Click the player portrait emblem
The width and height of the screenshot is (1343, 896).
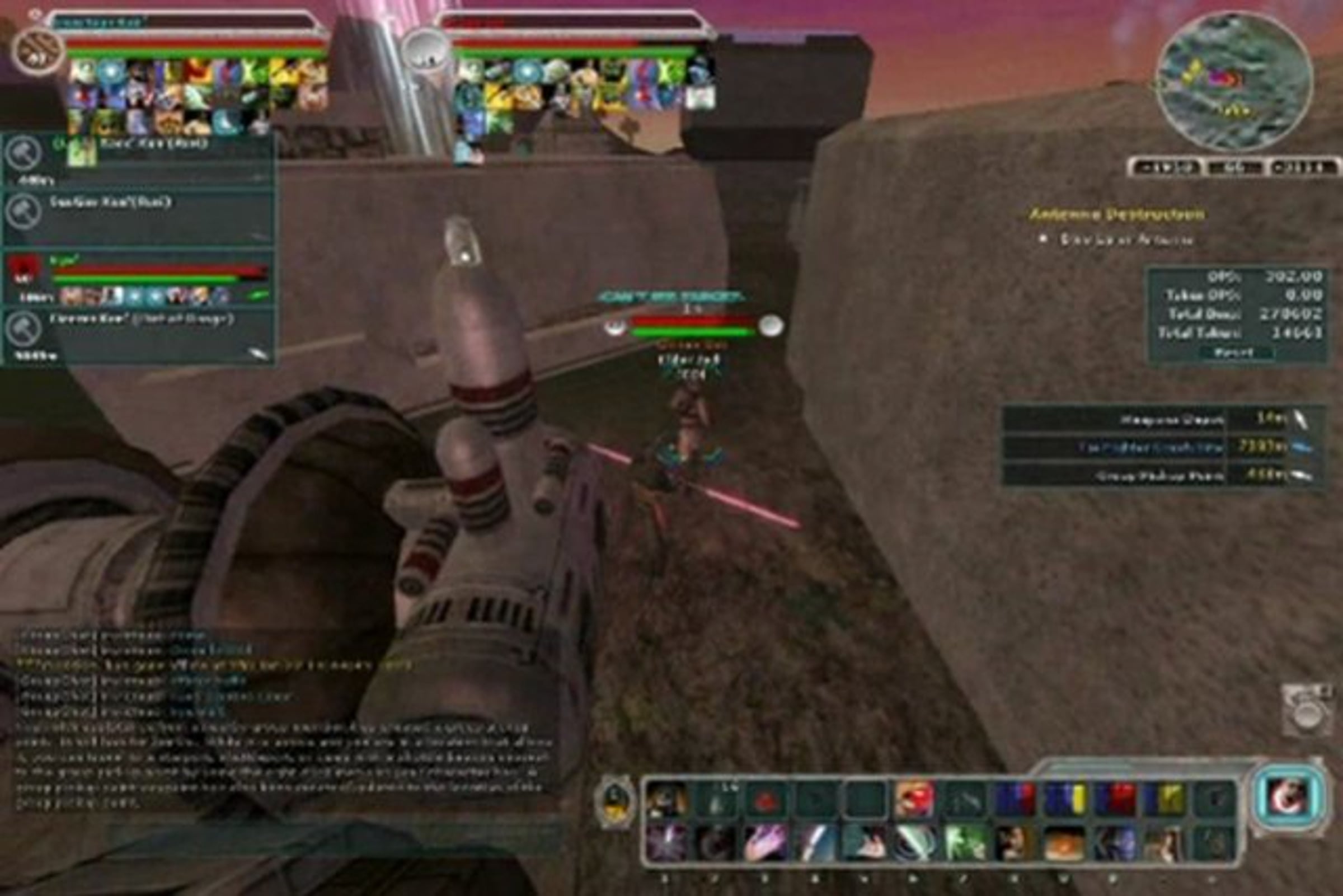tap(37, 51)
